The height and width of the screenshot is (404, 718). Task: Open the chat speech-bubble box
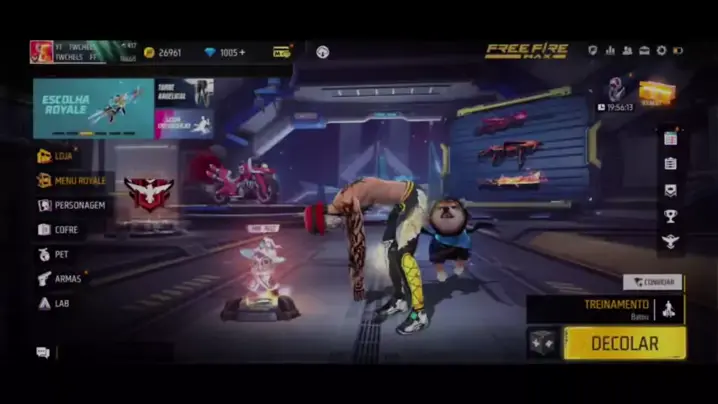coord(43,352)
